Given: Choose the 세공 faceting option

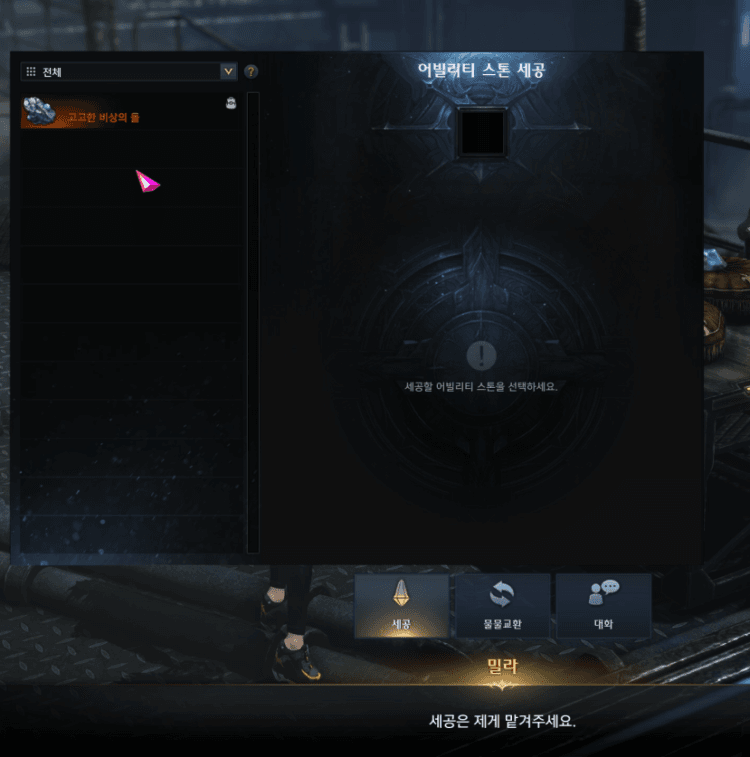Looking at the screenshot, I should 402,606.
